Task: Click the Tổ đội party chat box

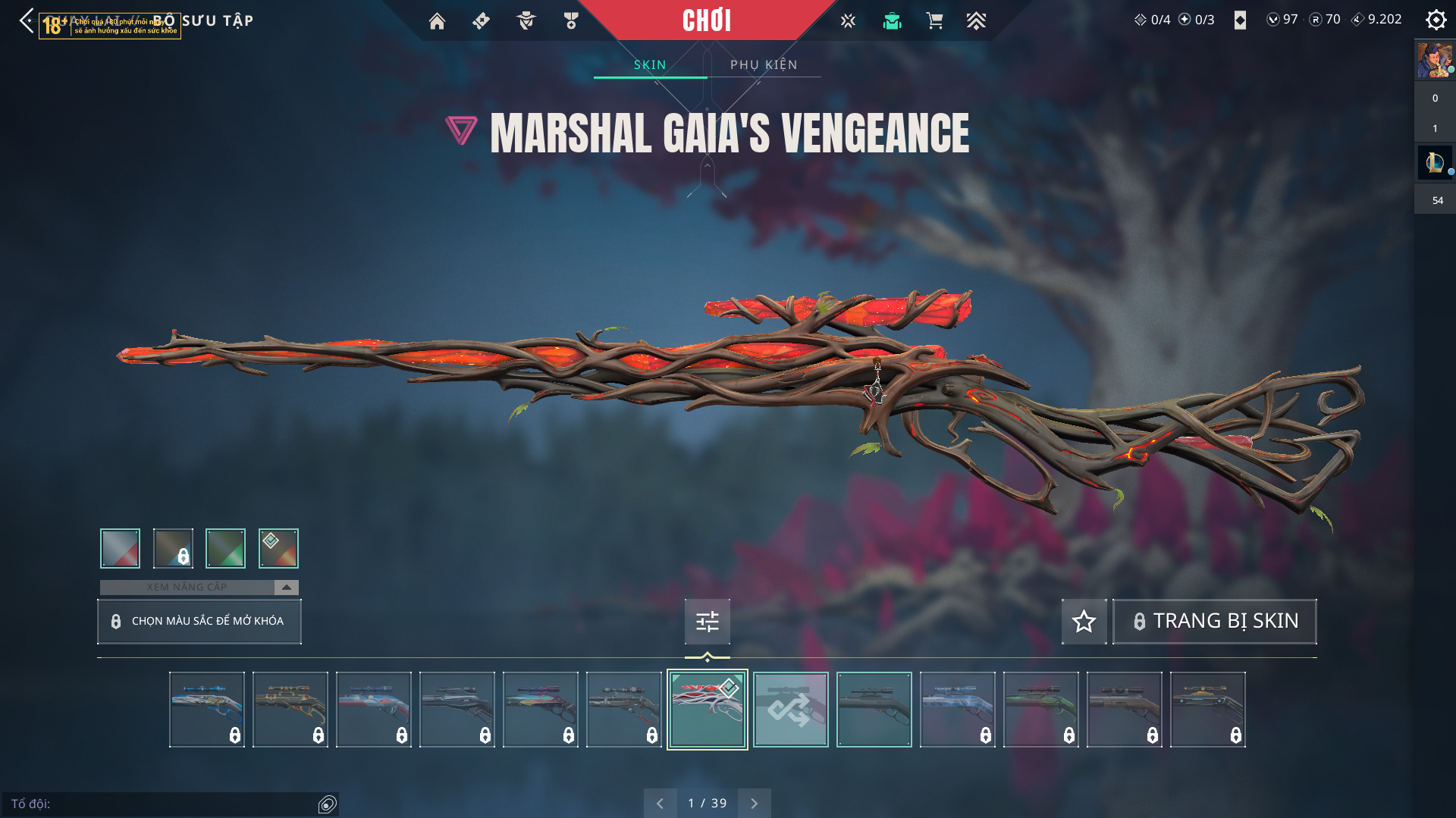Action: tap(163, 804)
